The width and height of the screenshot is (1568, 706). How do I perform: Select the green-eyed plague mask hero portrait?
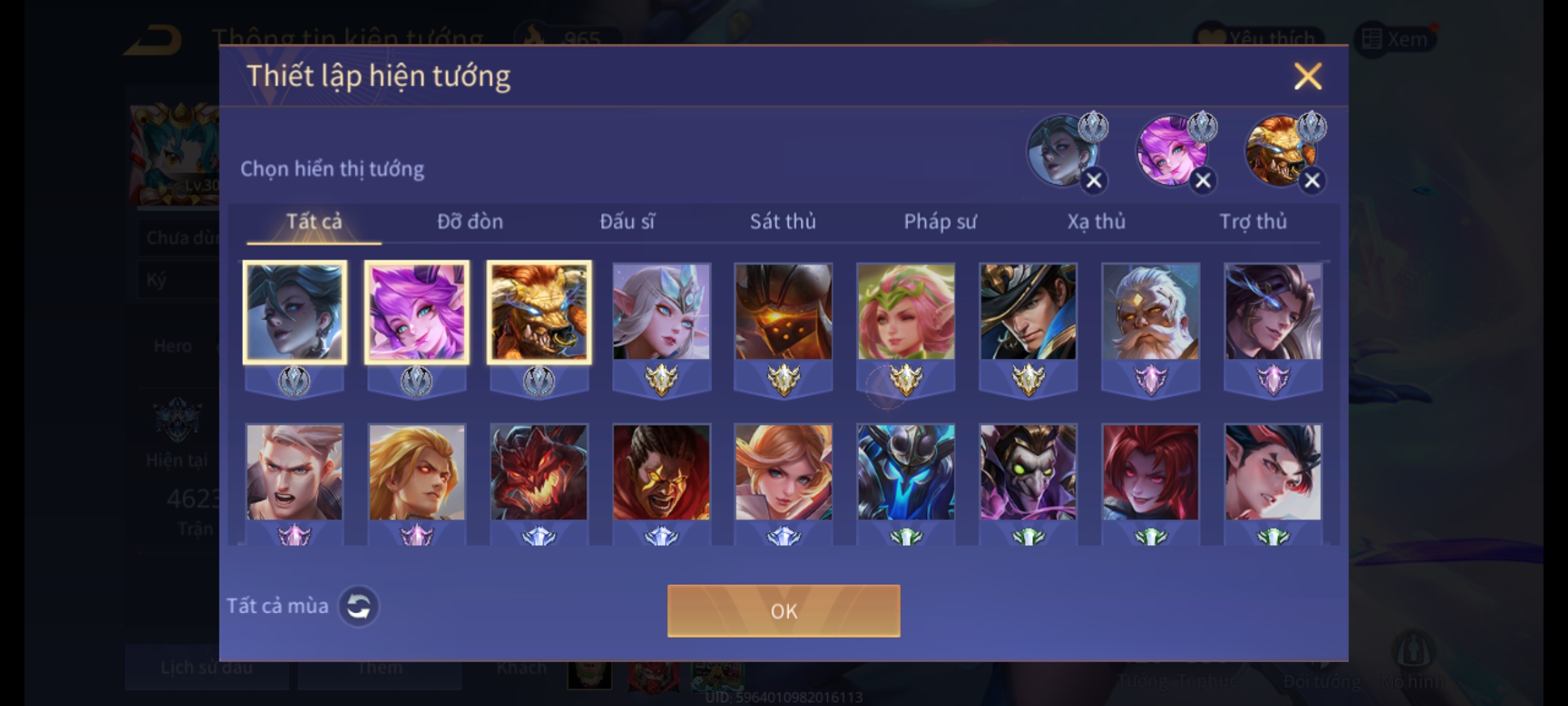point(1028,472)
